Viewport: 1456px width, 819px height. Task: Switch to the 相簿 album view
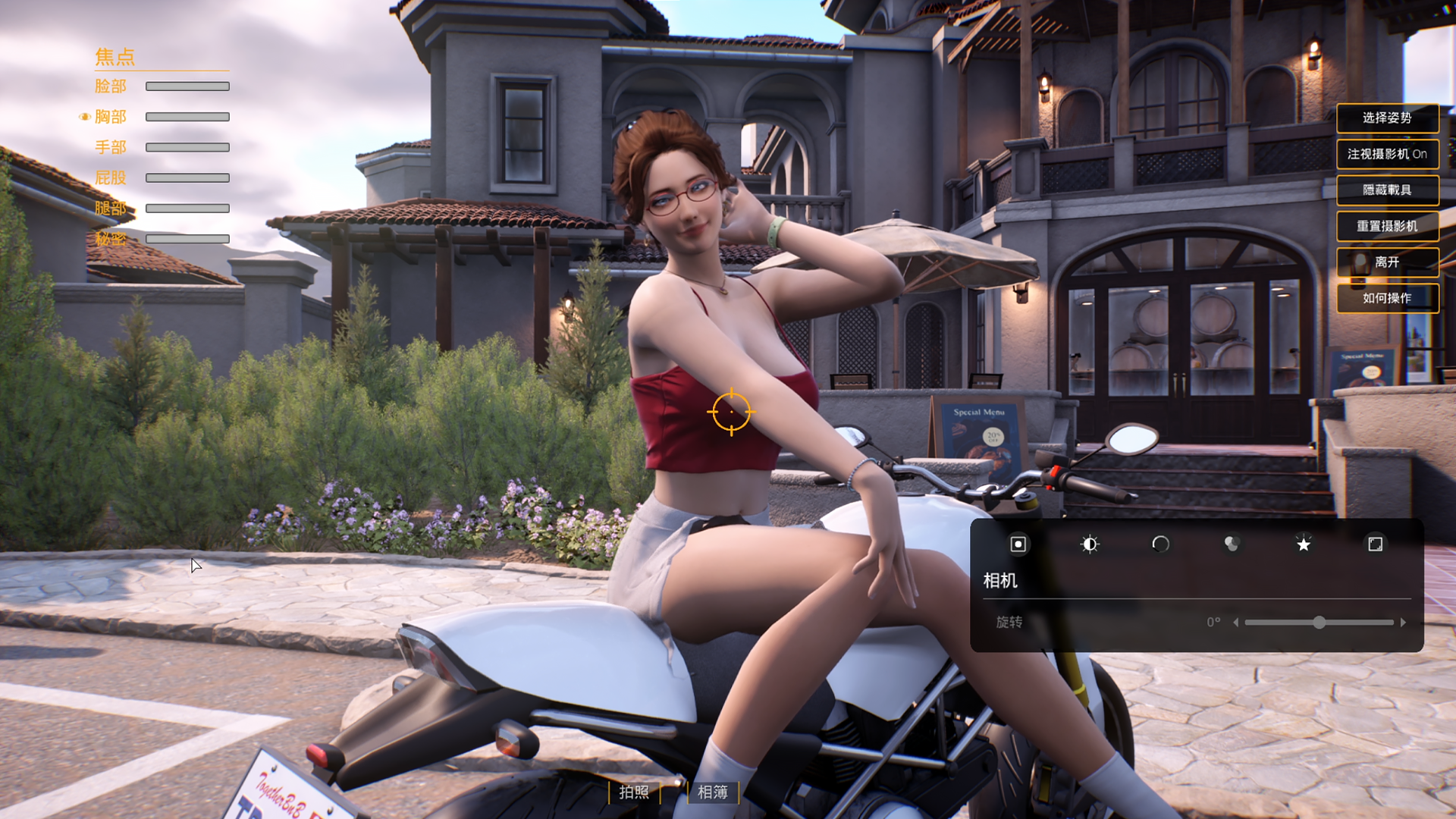coord(711,793)
